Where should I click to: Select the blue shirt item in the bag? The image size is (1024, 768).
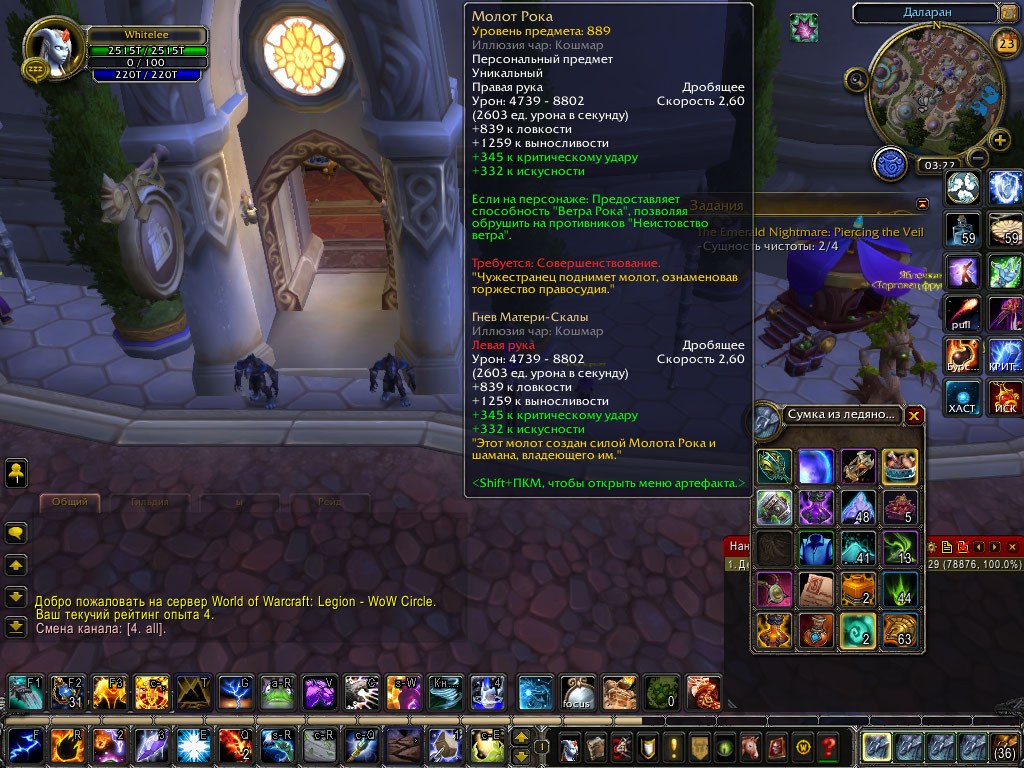[x=816, y=548]
